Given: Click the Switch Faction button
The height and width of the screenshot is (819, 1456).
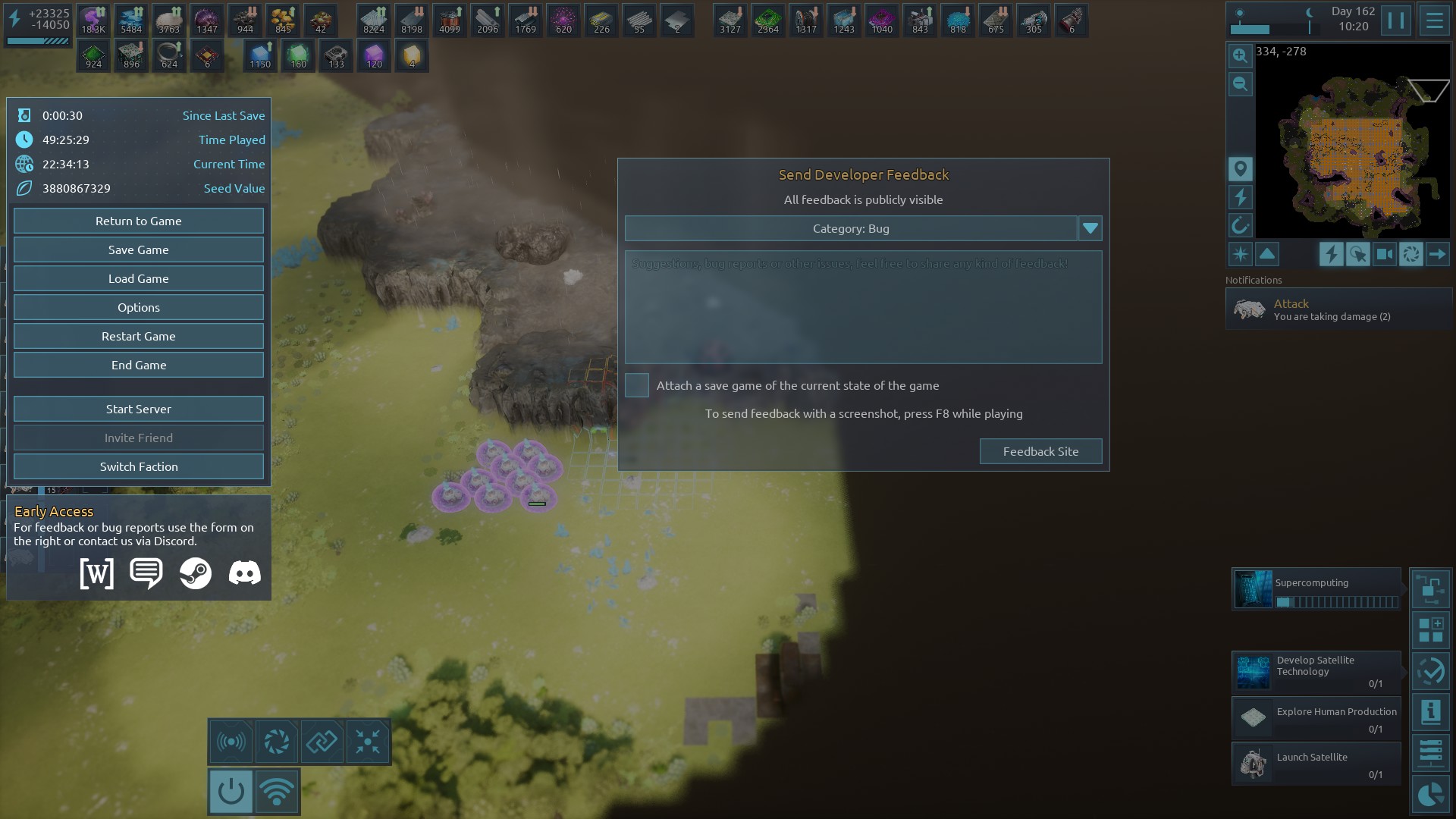Looking at the screenshot, I should 139,466.
